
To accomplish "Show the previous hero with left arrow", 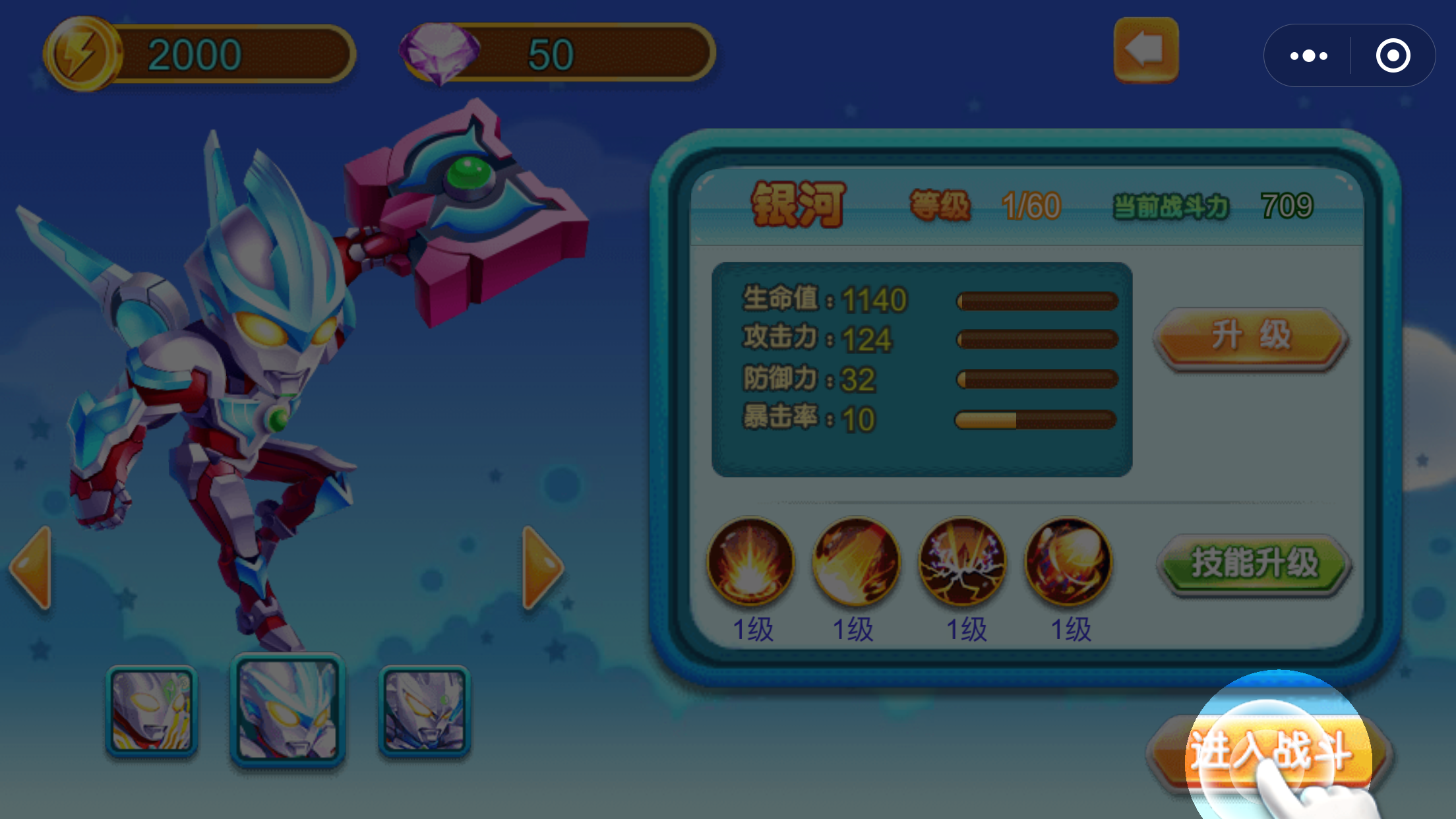I will click(31, 567).
